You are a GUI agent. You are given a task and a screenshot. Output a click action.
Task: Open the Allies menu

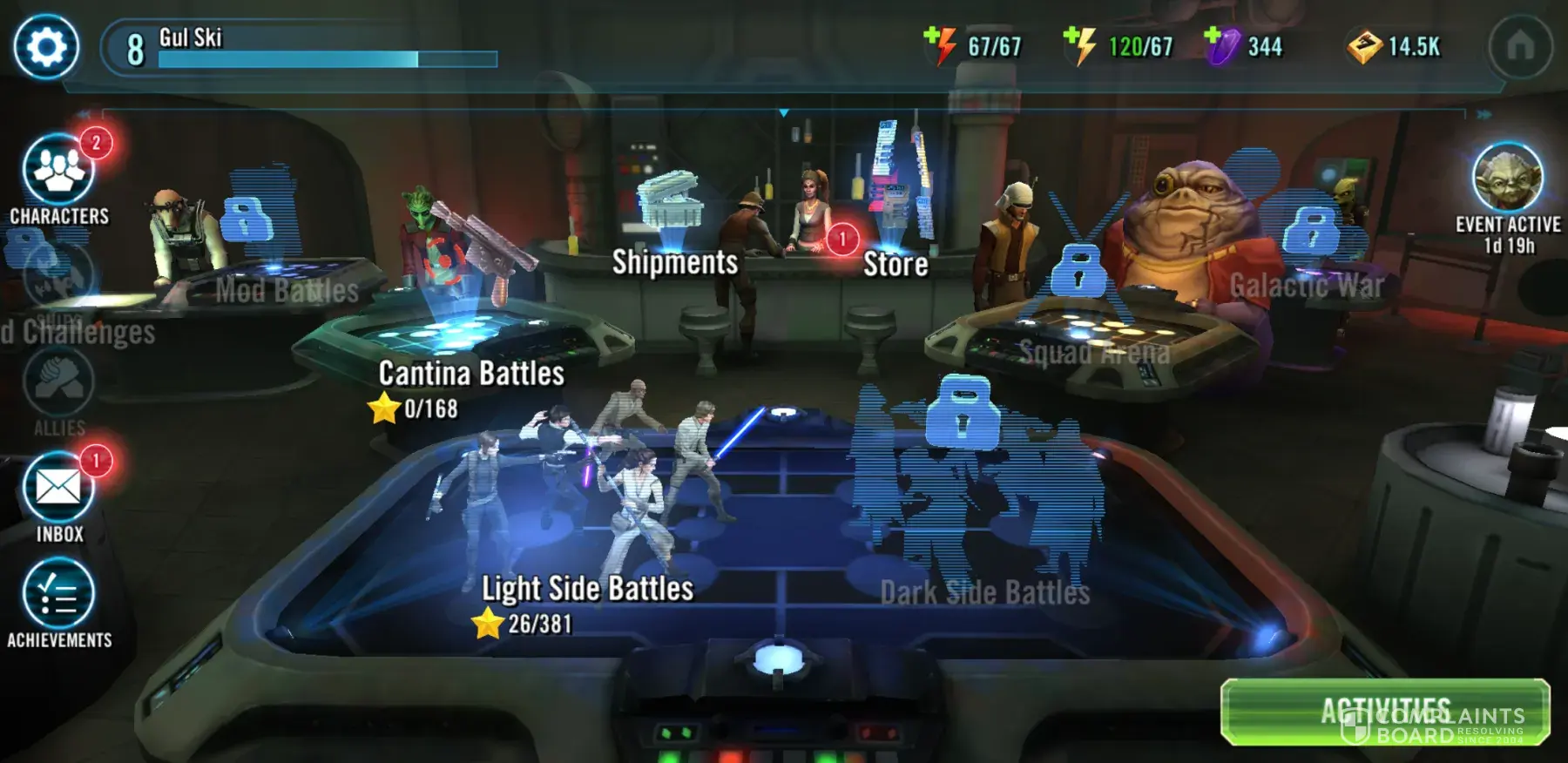pyautogui.click(x=58, y=384)
